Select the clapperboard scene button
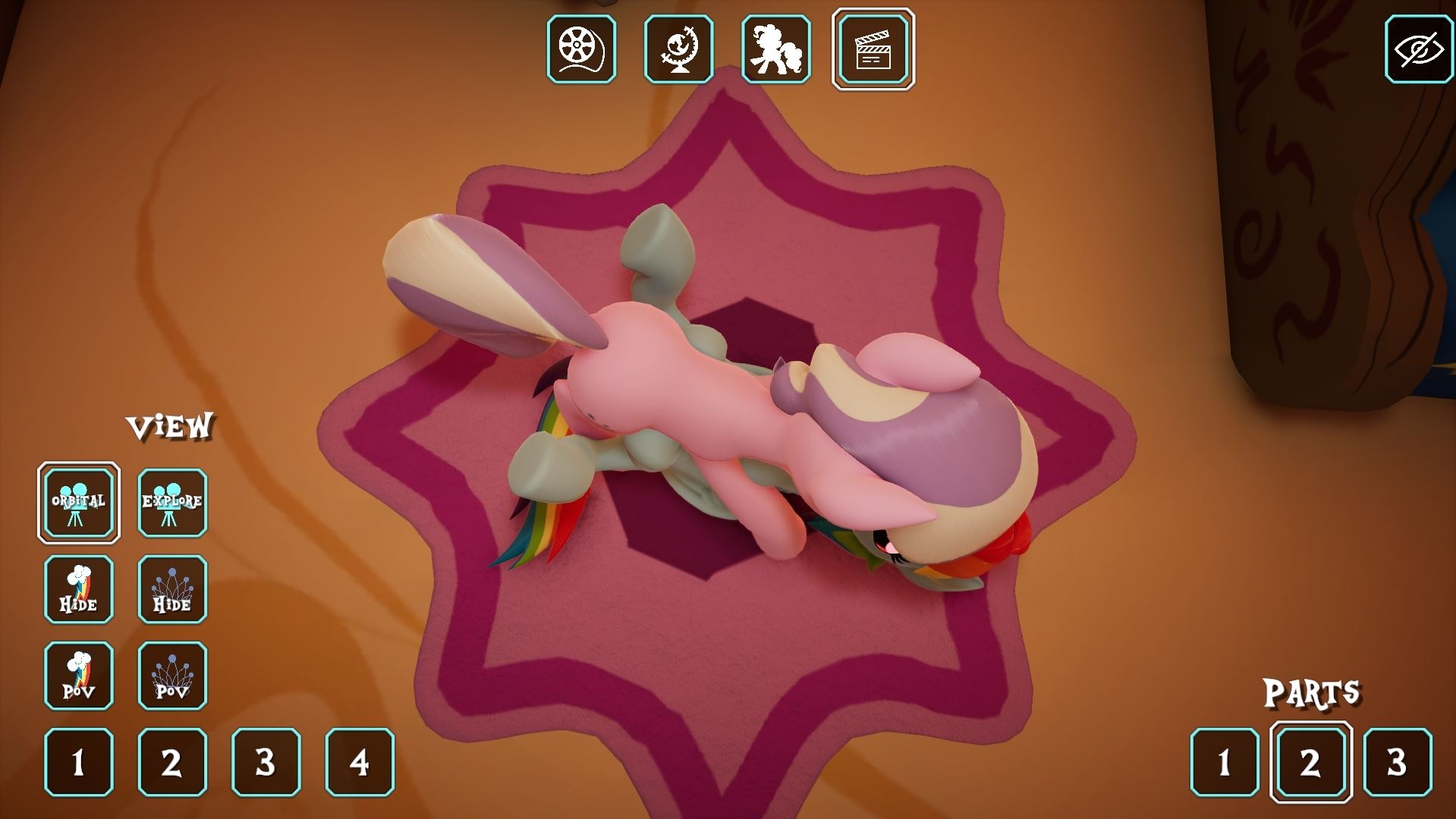The width and height of the screenshot is (1456, 819). (873, 49)
